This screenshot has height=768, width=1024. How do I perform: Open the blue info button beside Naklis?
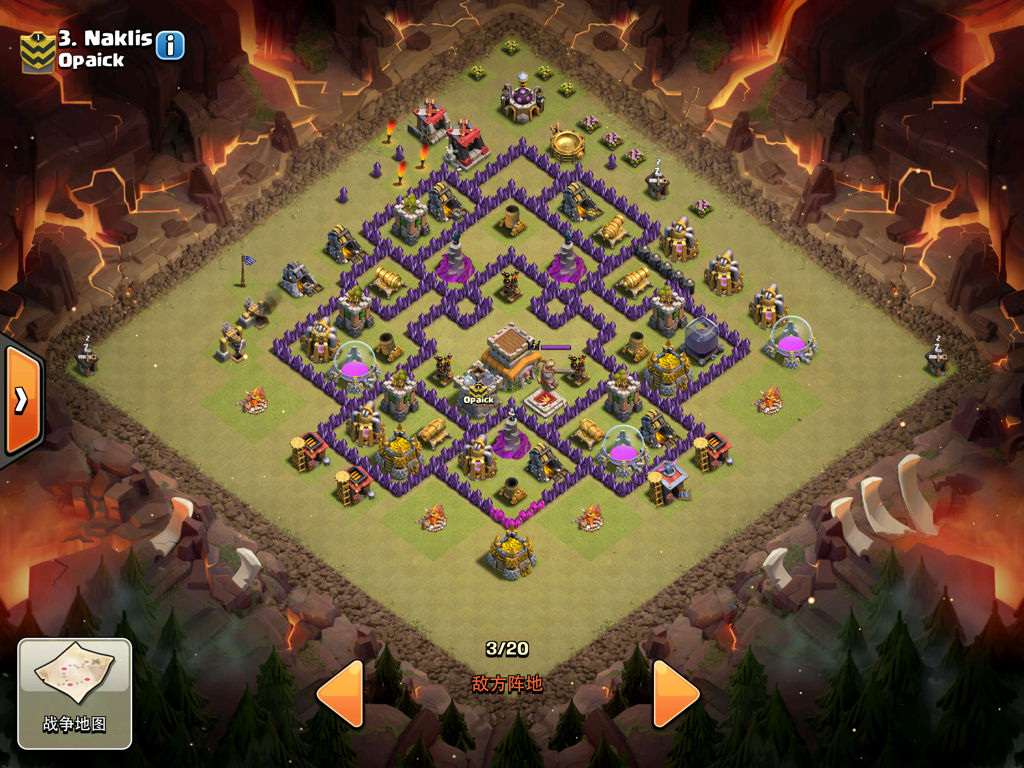coord(170,45)
